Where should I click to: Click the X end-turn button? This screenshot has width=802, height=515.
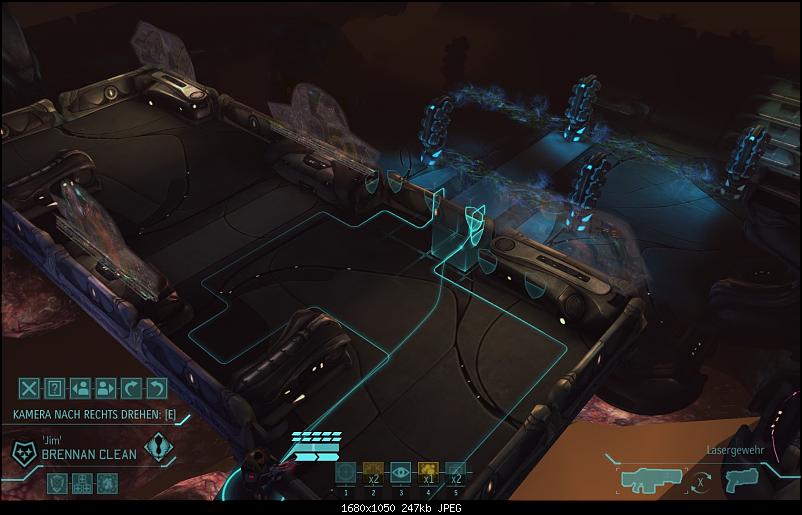click(30, 388)
